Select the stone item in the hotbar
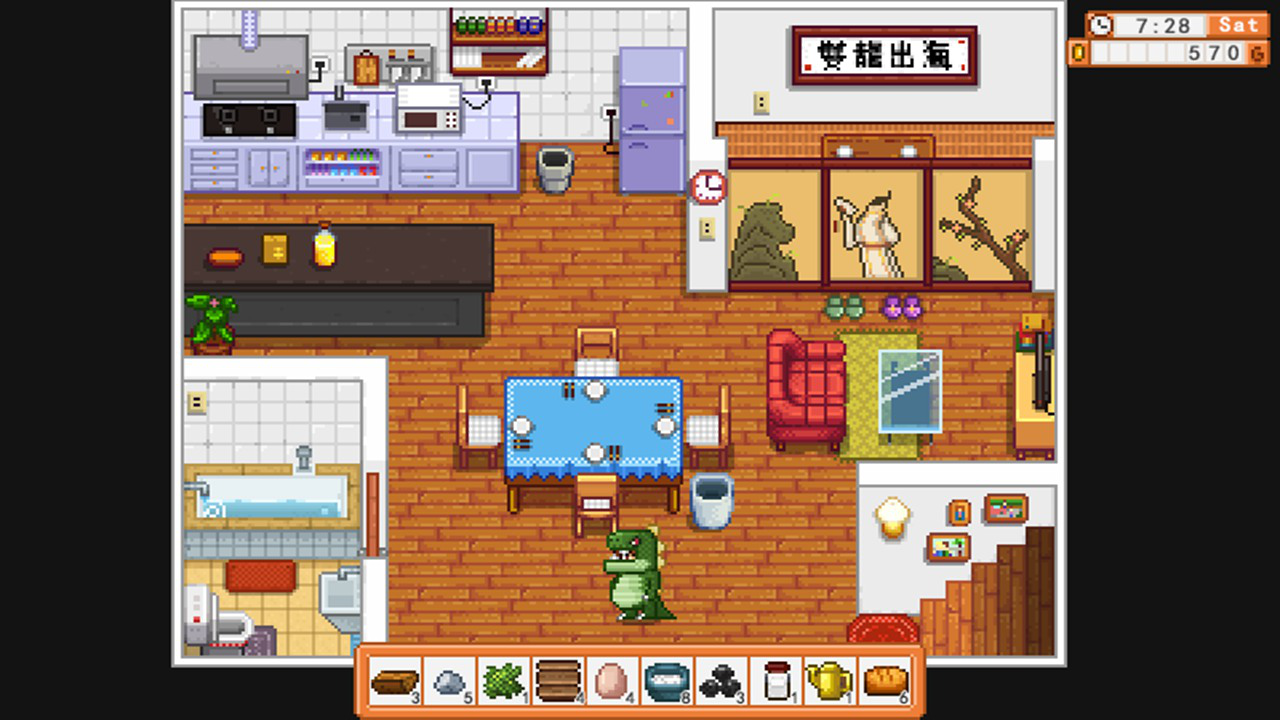The image size is (1280, 720). click(x=448, y=682)
